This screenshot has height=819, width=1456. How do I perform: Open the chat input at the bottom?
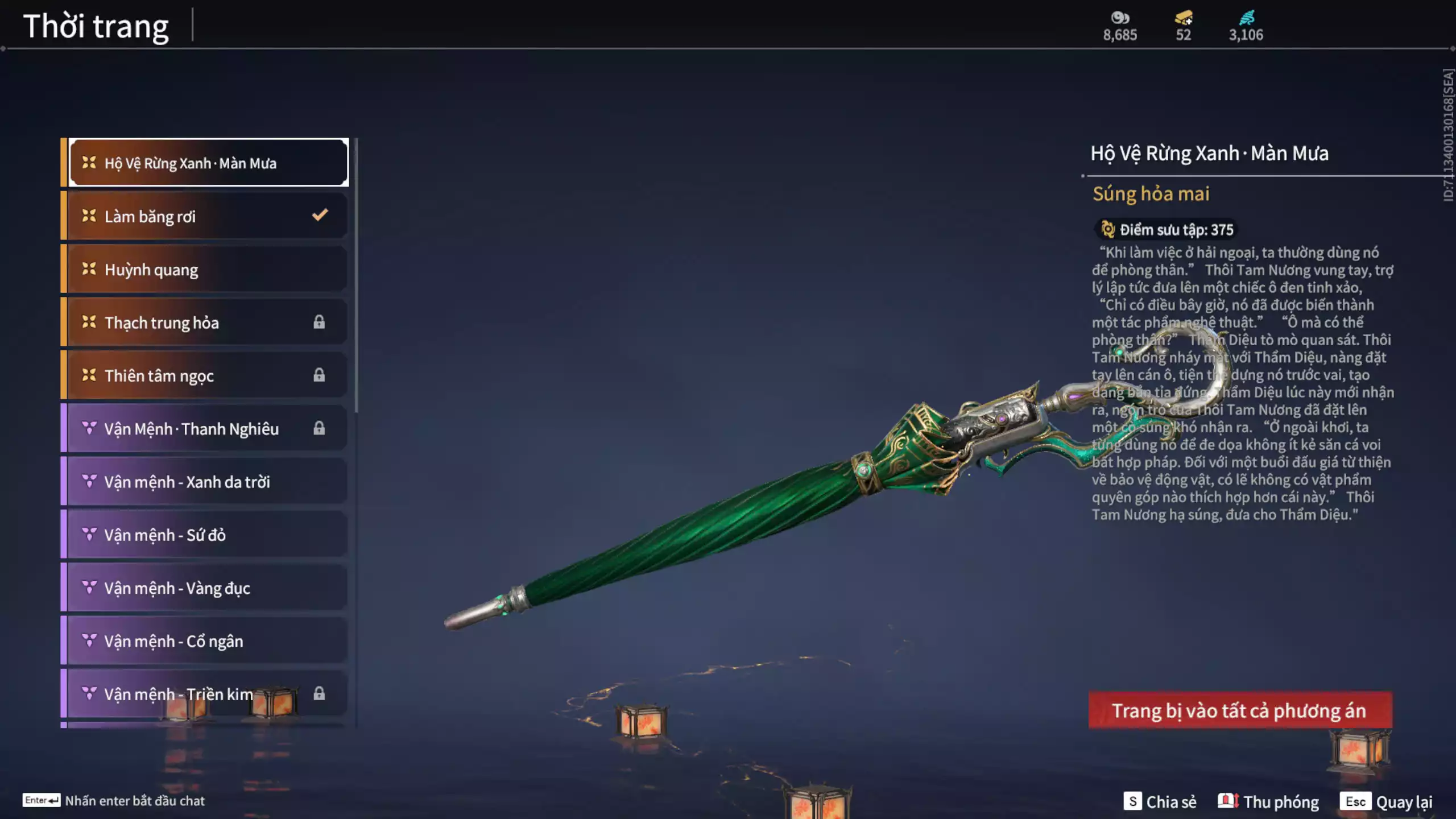(114, 801)
